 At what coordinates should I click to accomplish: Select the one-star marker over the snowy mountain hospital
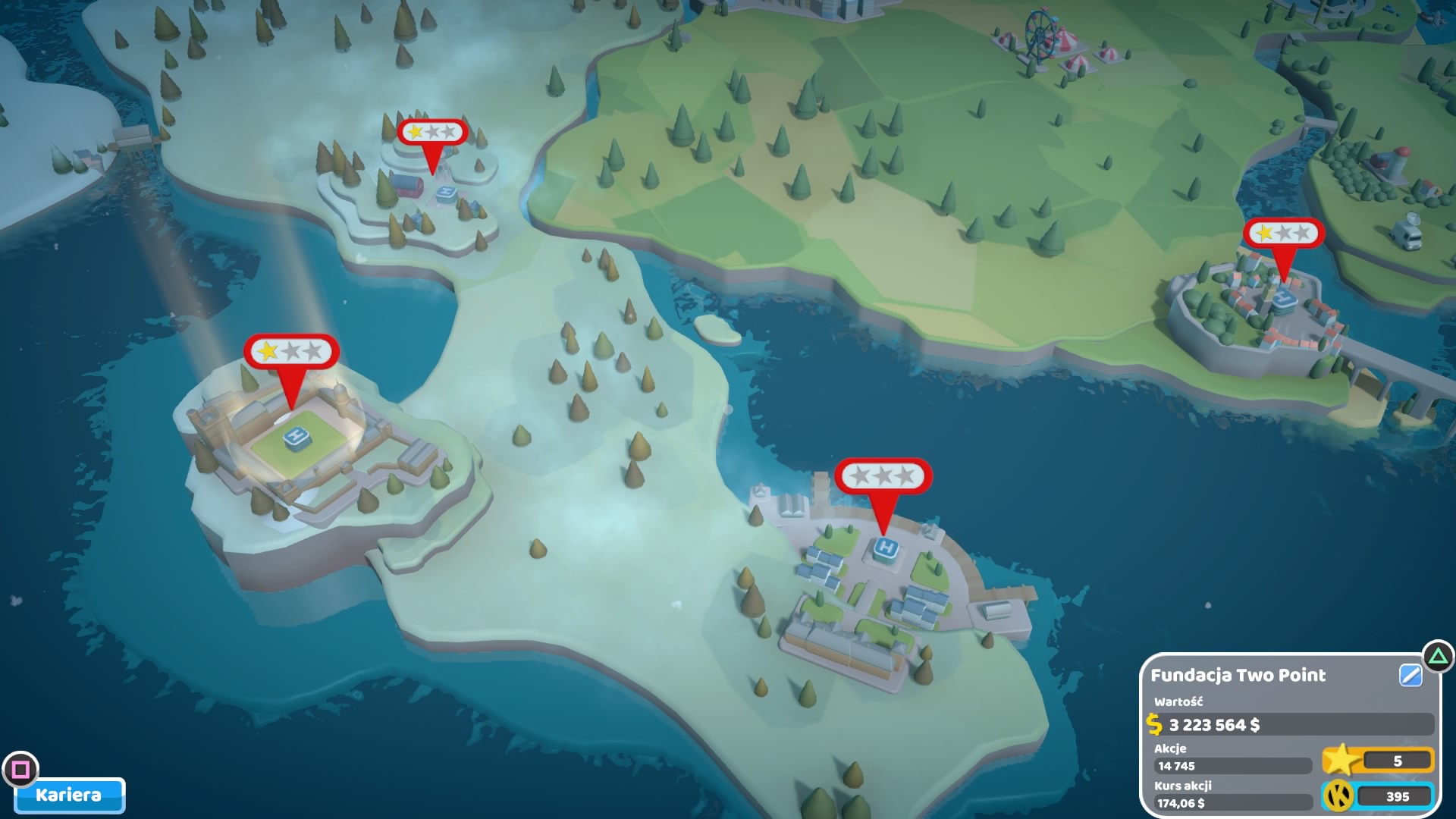pyautogui.click(x=432, y=133)
